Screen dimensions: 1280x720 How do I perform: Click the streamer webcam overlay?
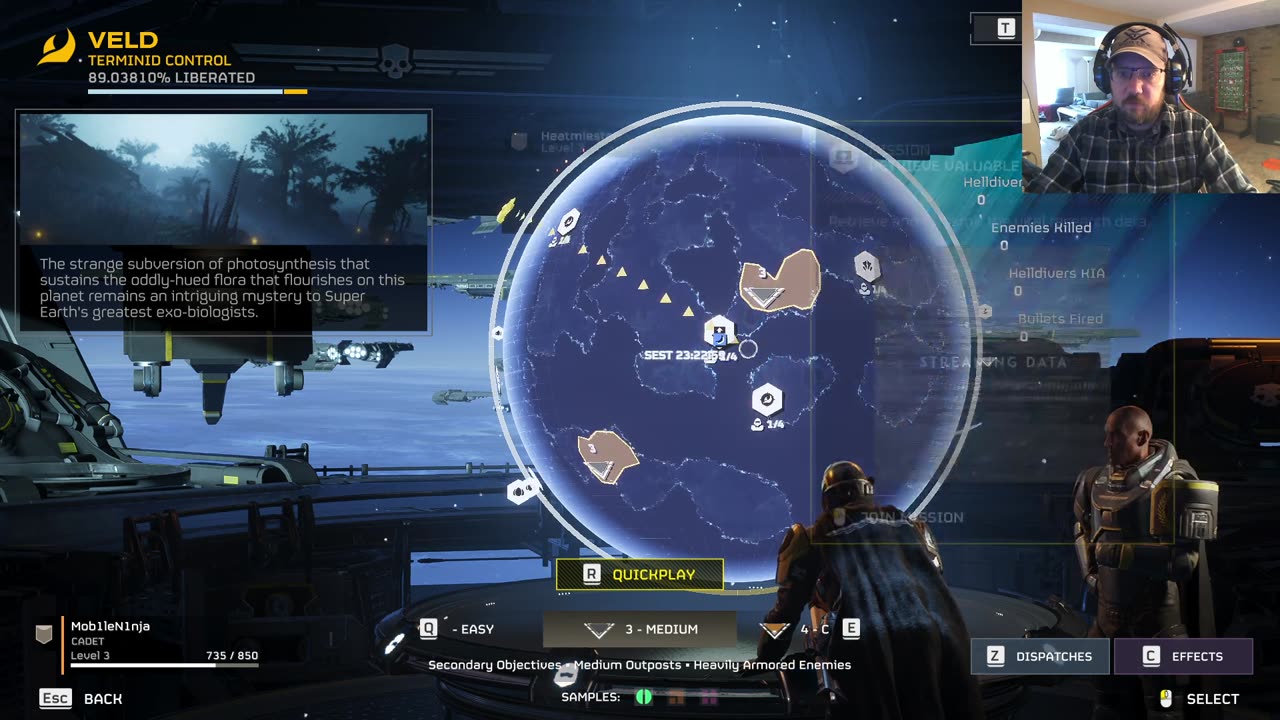(x=1150, y=97)
